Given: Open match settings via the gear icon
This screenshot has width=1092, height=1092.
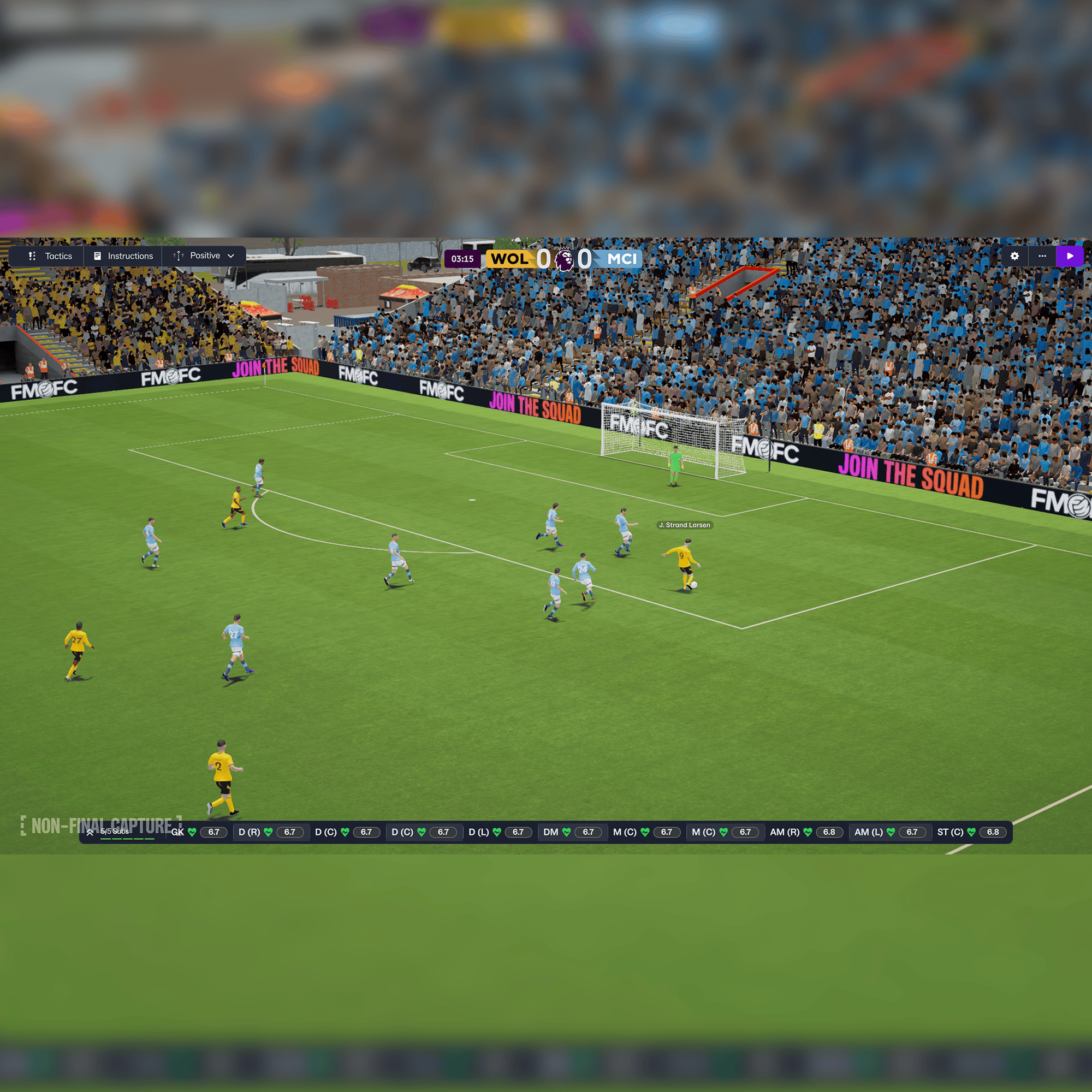Looking at the screenshot, I should coord(1014,256).
